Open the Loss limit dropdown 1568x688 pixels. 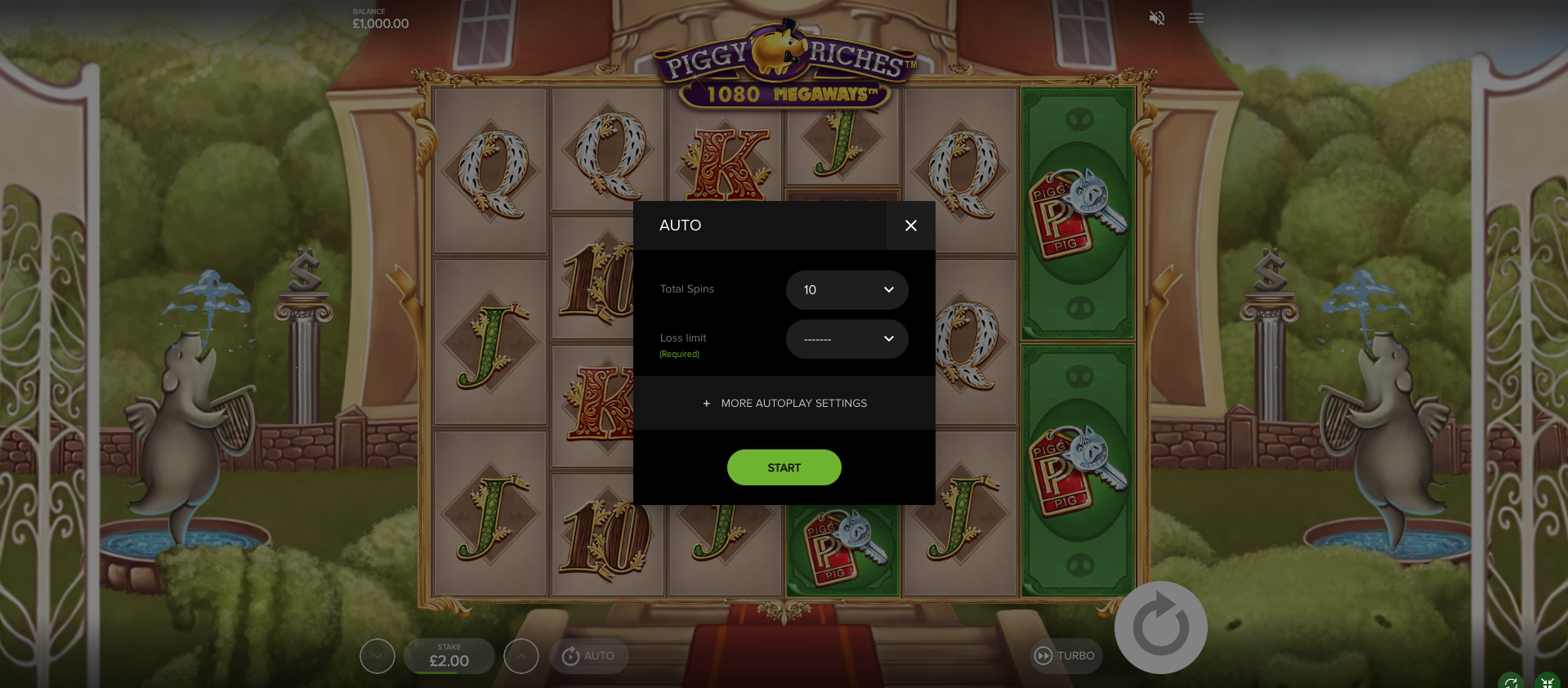tap(847, 339)
